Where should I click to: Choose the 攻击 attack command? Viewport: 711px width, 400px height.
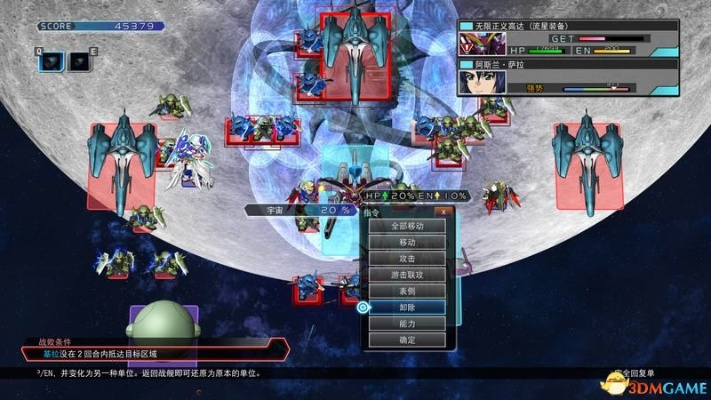point(406,258)
